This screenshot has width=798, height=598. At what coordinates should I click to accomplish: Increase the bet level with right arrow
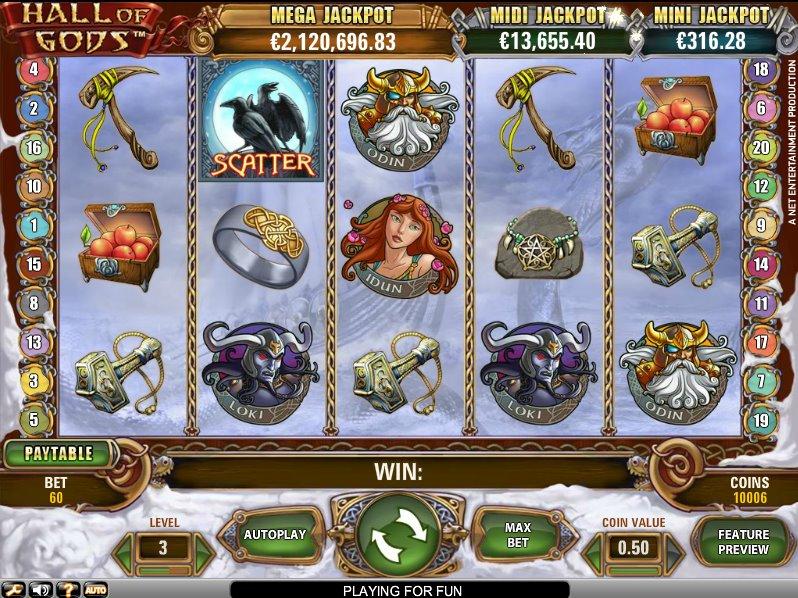tap(203, 549)
